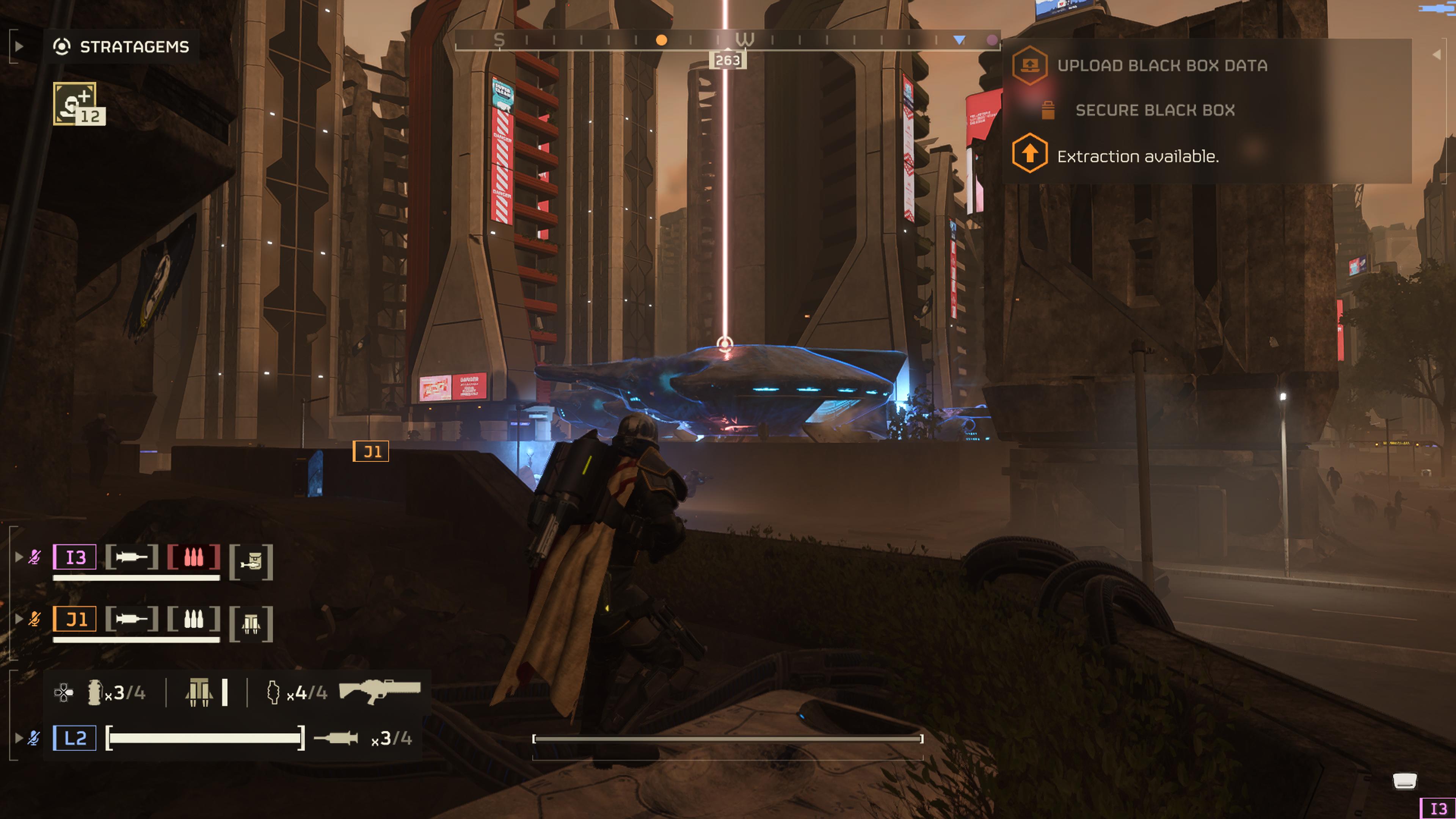
Task: Click the grenade count icon
Action: 94,692
